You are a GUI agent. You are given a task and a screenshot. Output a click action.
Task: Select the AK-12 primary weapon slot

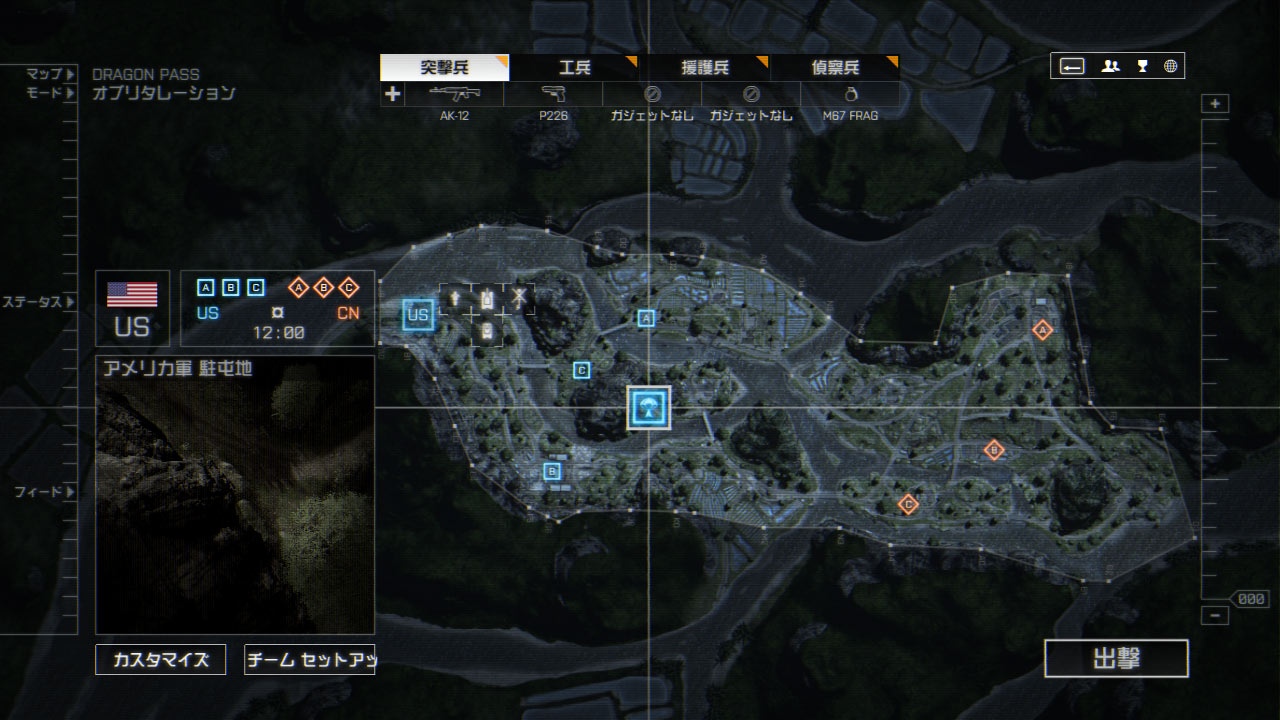454,95
